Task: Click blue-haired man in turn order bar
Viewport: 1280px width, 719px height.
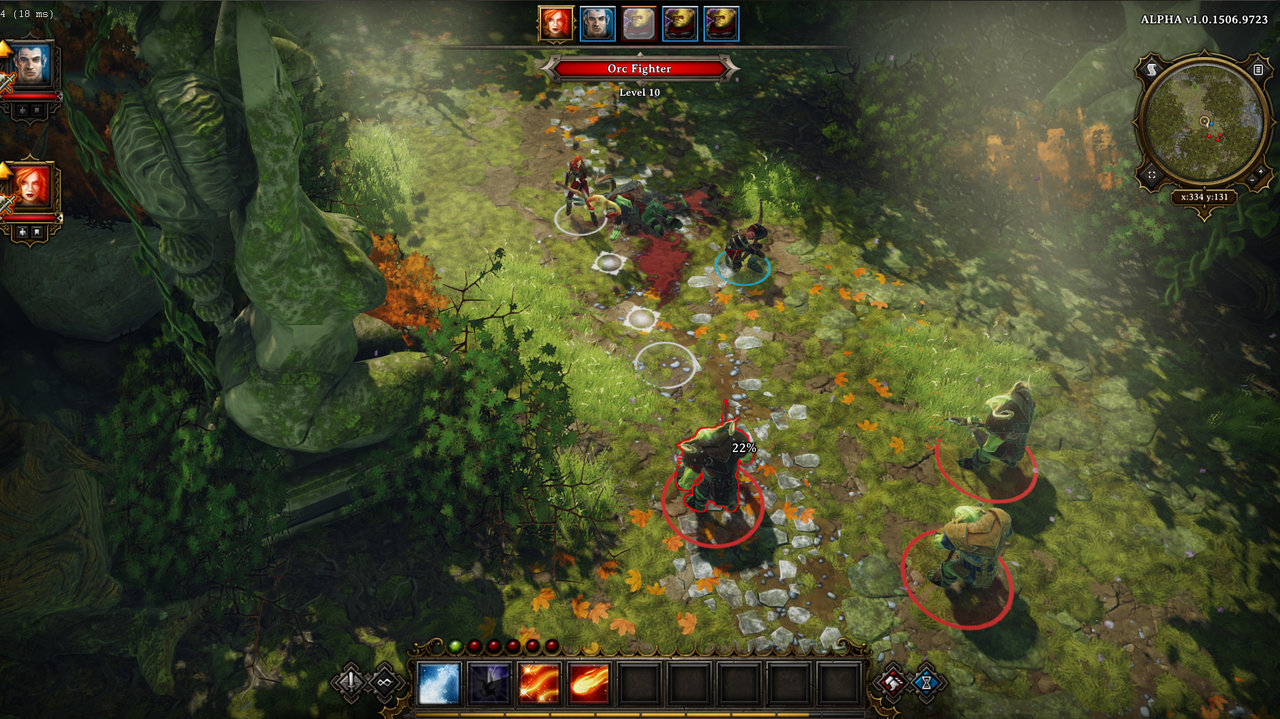Action: point(597,23)
